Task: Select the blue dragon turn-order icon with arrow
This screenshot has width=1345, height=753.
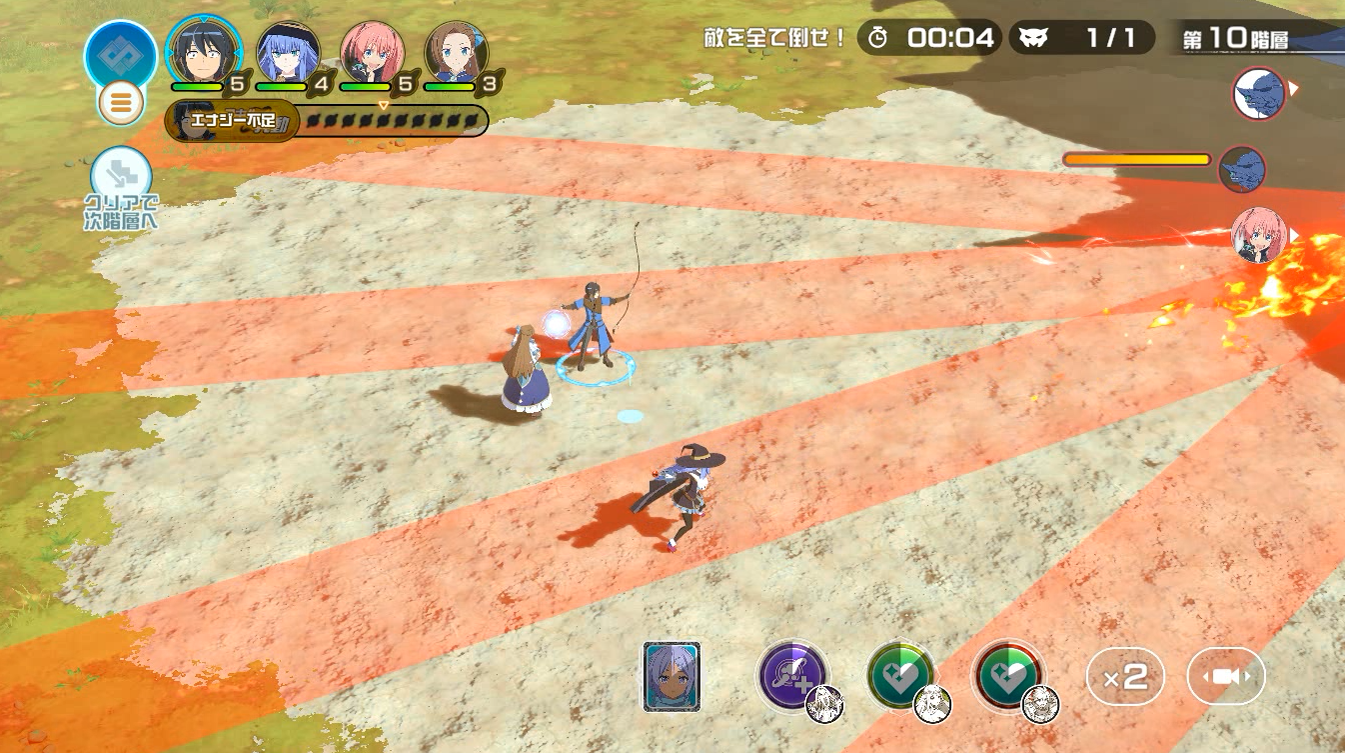Action: tap(1258, 94)
